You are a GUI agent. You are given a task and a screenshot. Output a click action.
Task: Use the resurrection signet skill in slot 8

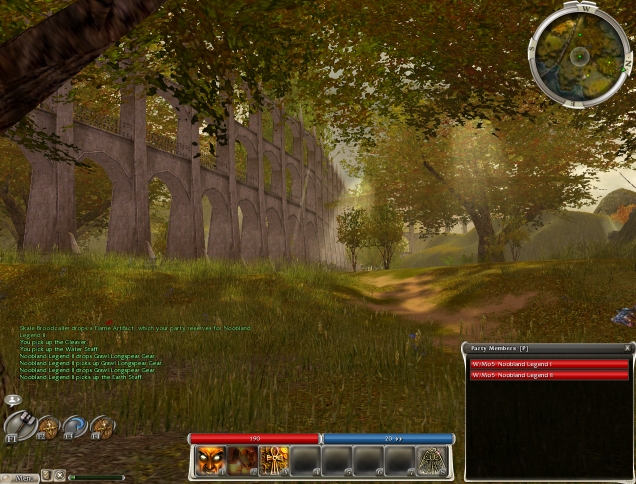[x=431, y=460]
